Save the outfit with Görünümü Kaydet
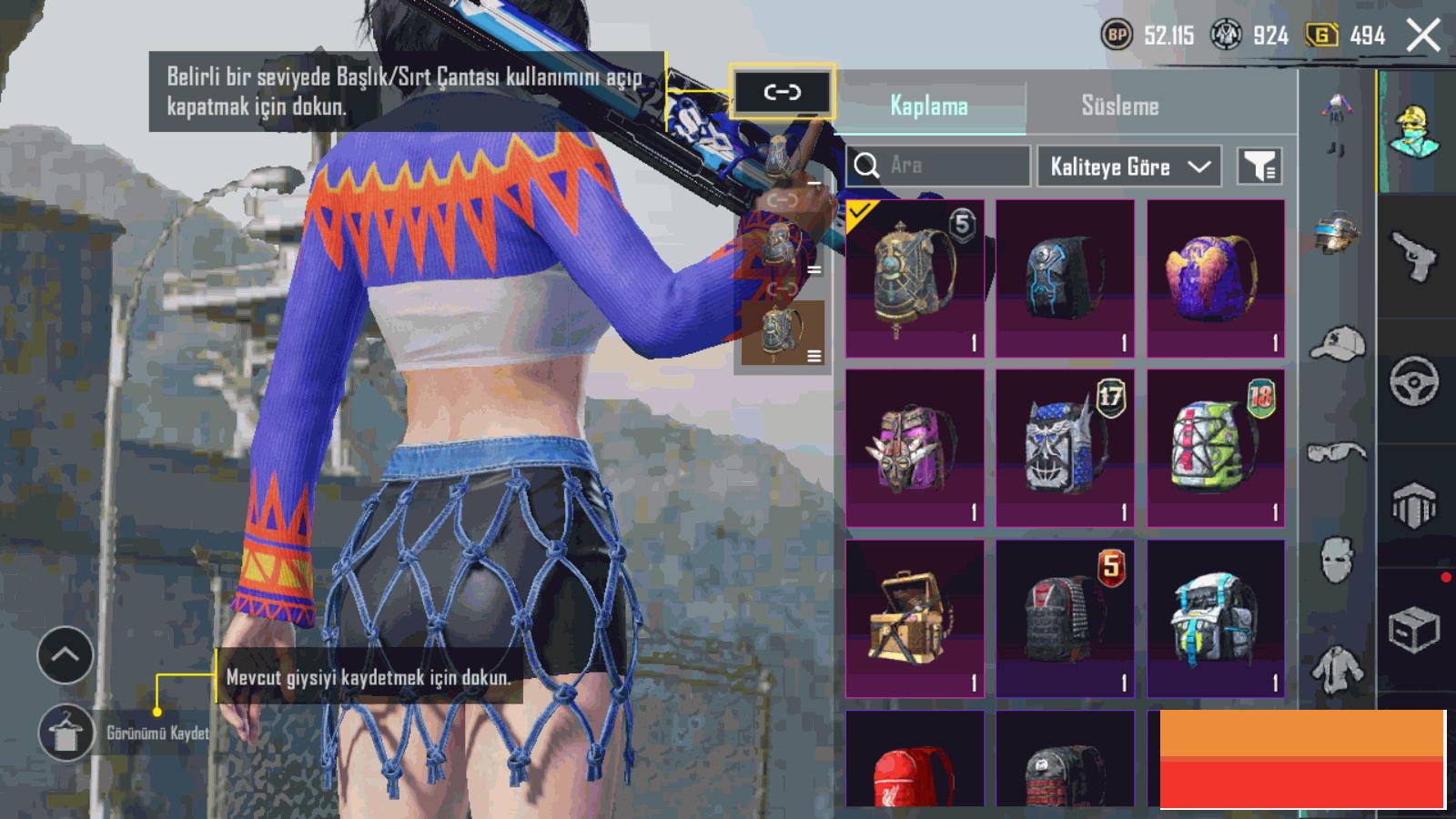Image resolution: width=1456 pixels, height=819 pixels. pos(66,733)
